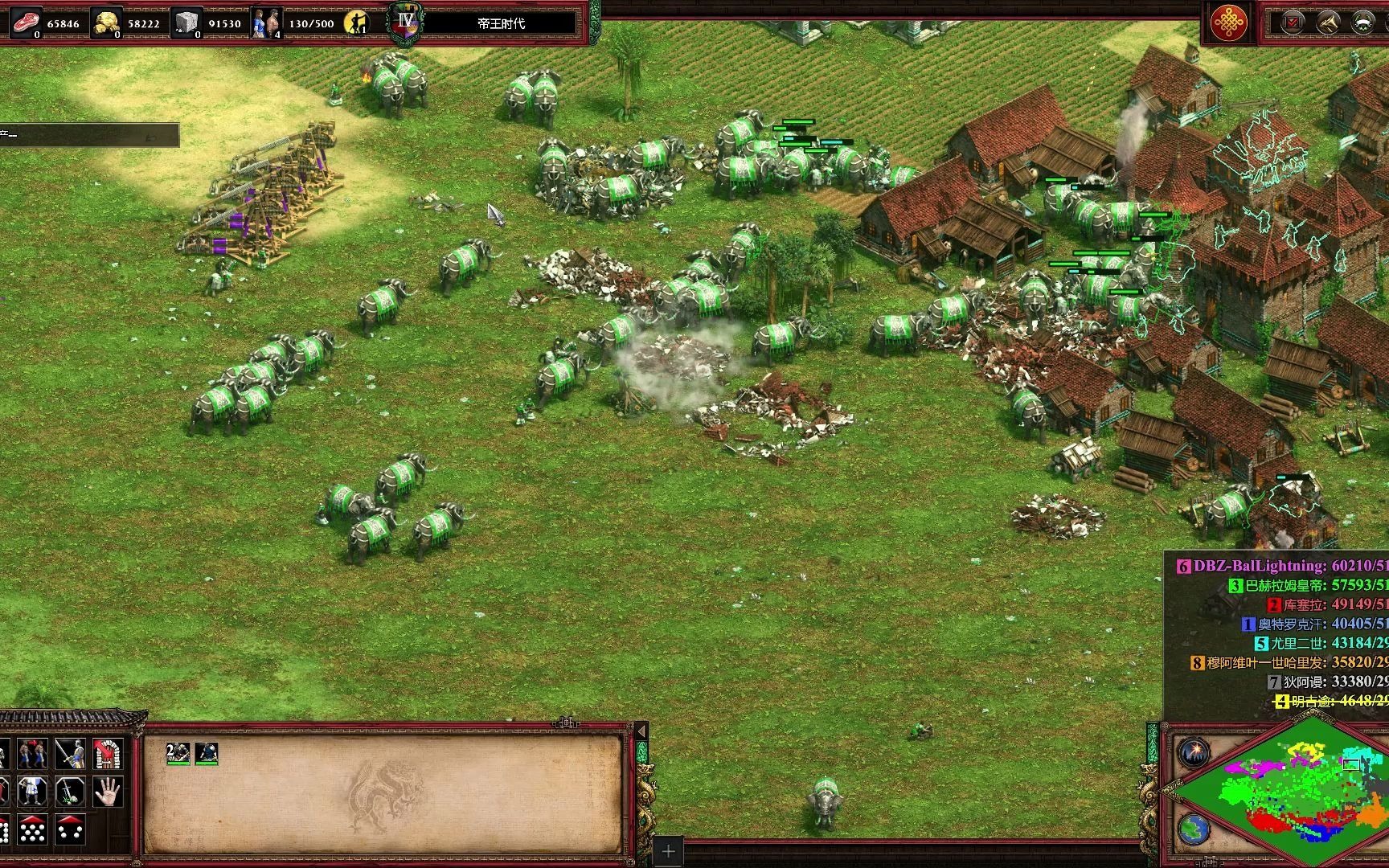Viewport: 1389px width, 868px height.
Task: Activate the two-villagers command with red arrow
Action: (33, 754)
